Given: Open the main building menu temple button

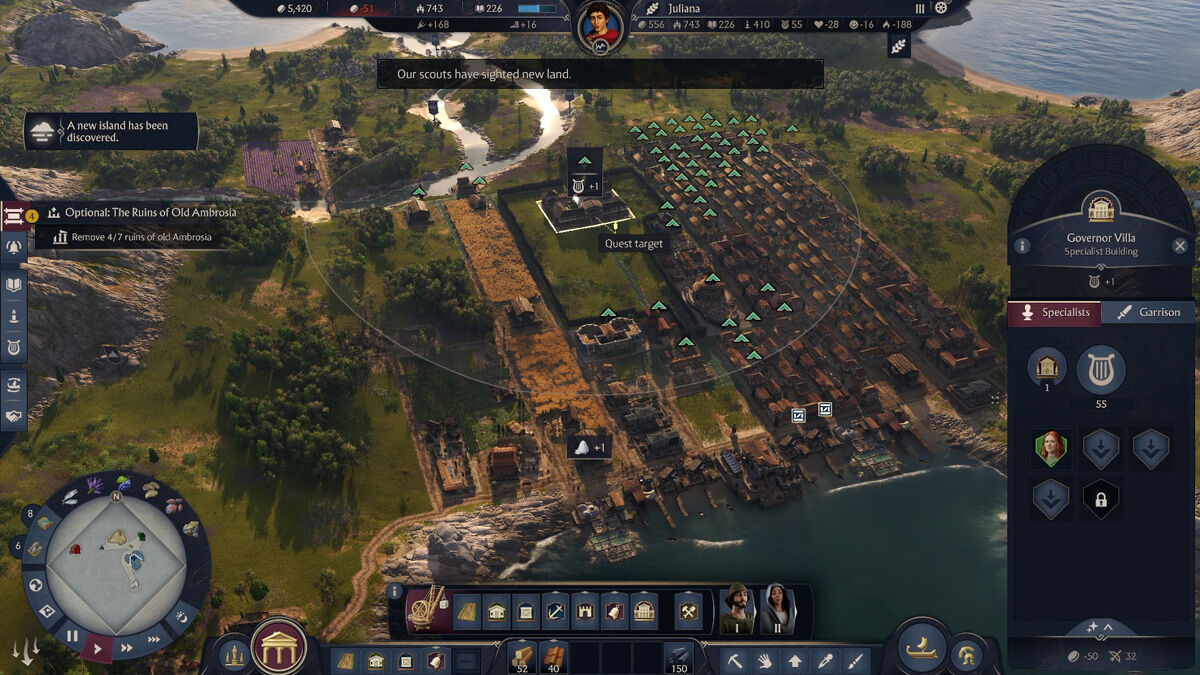Looking at the screenshot, I should [x=279, y=647].
